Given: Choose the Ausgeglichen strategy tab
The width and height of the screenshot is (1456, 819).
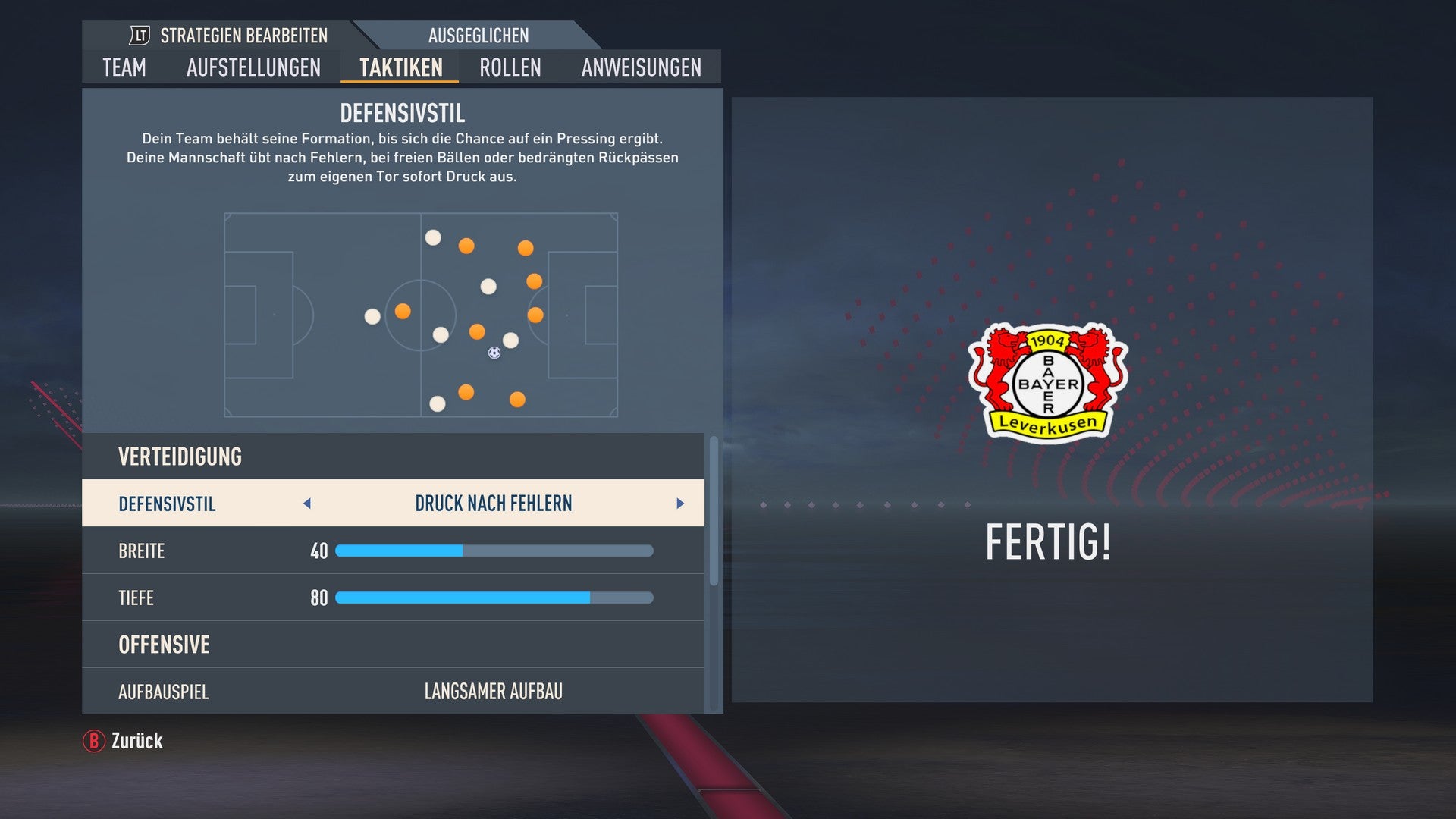Looking at the screenshot, I should pyautogui.click(x=478, y=36).
